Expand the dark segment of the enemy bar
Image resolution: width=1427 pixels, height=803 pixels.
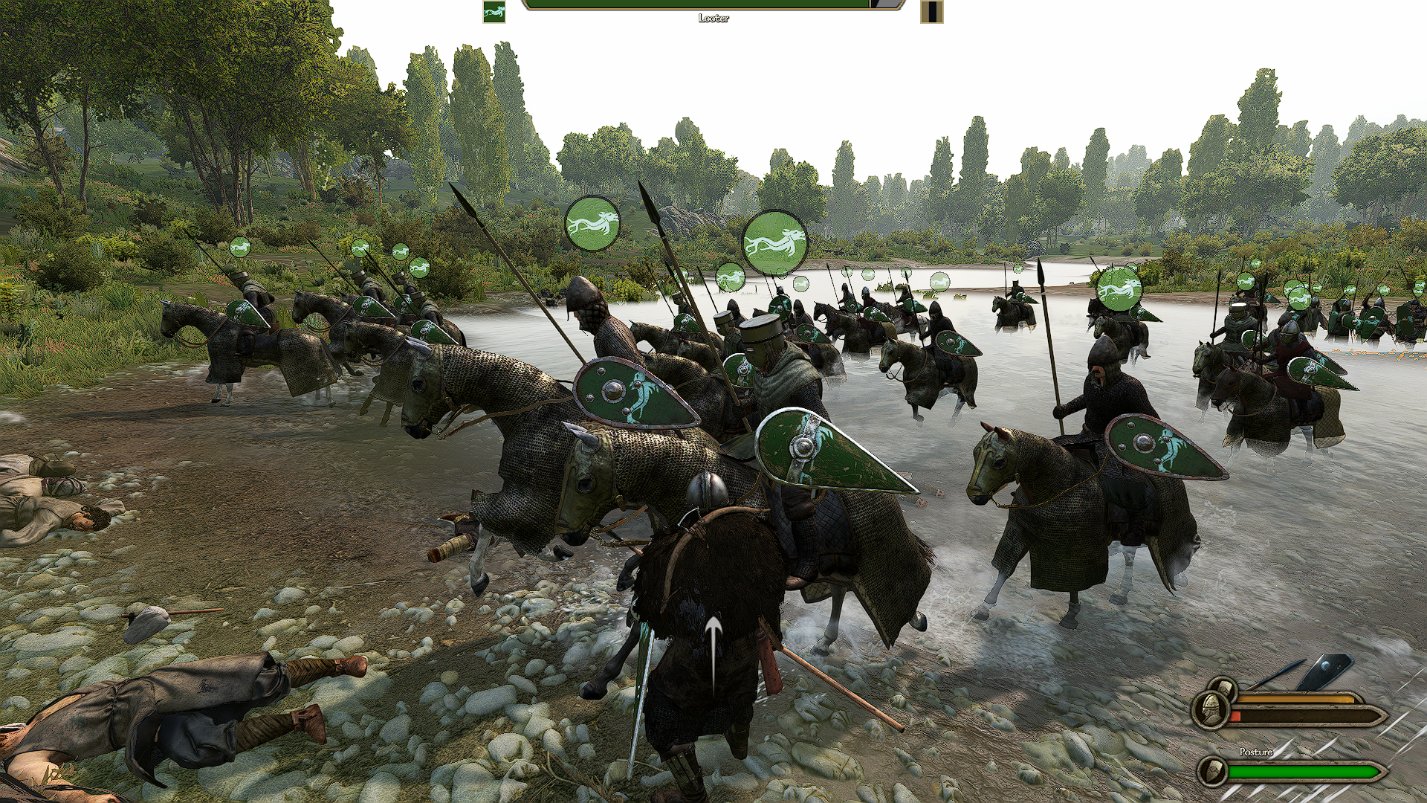(880, 7)
